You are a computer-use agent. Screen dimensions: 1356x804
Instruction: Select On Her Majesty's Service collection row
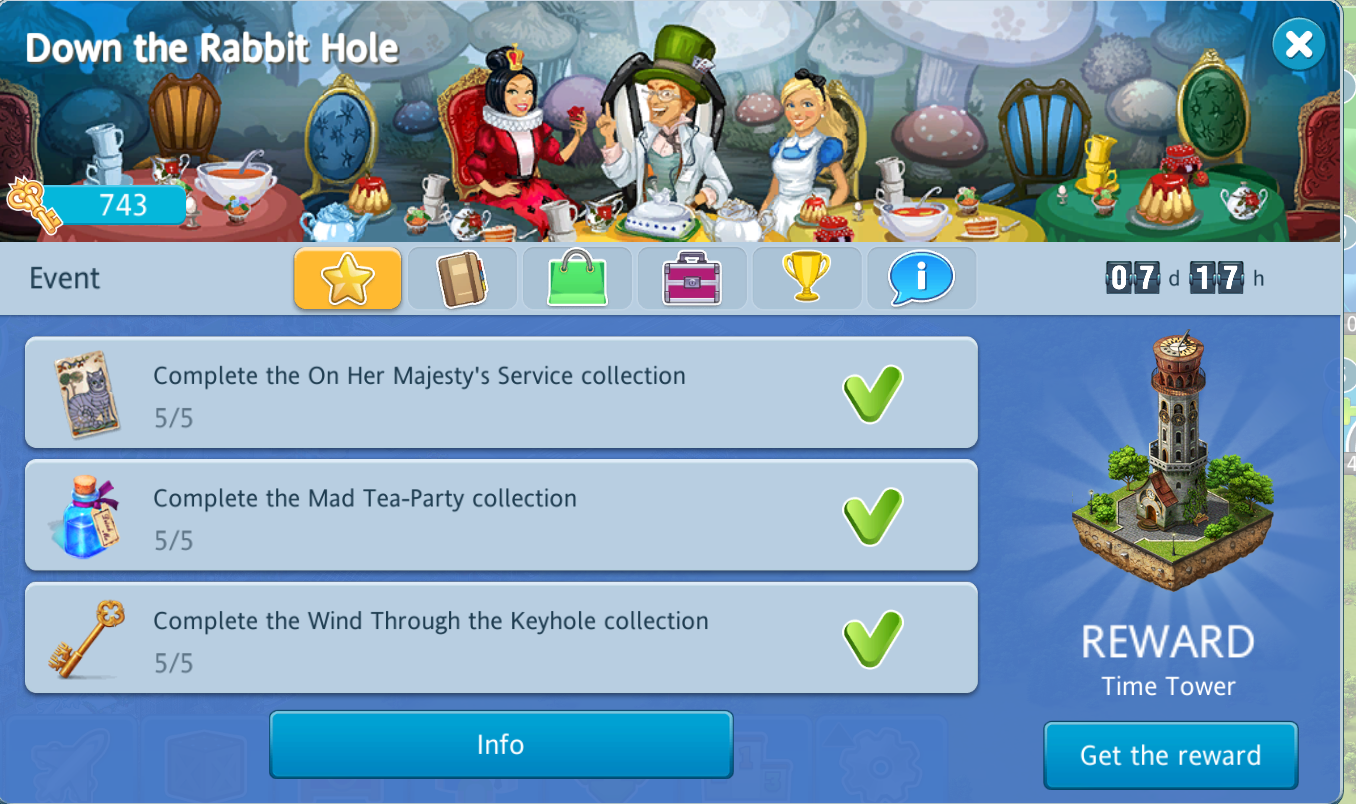click(x=500, y=393)
